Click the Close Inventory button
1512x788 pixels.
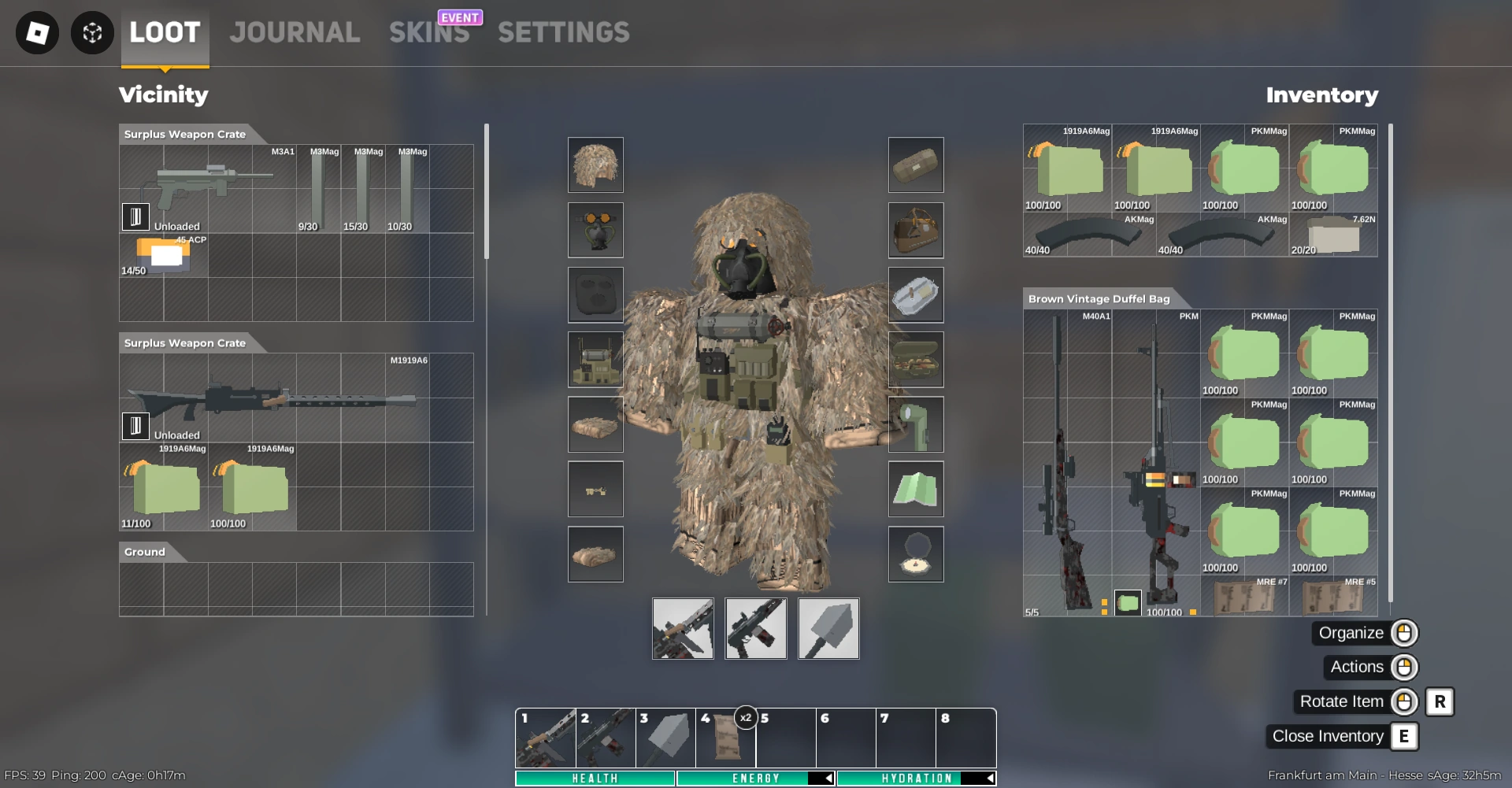[x=1327, y=736]
